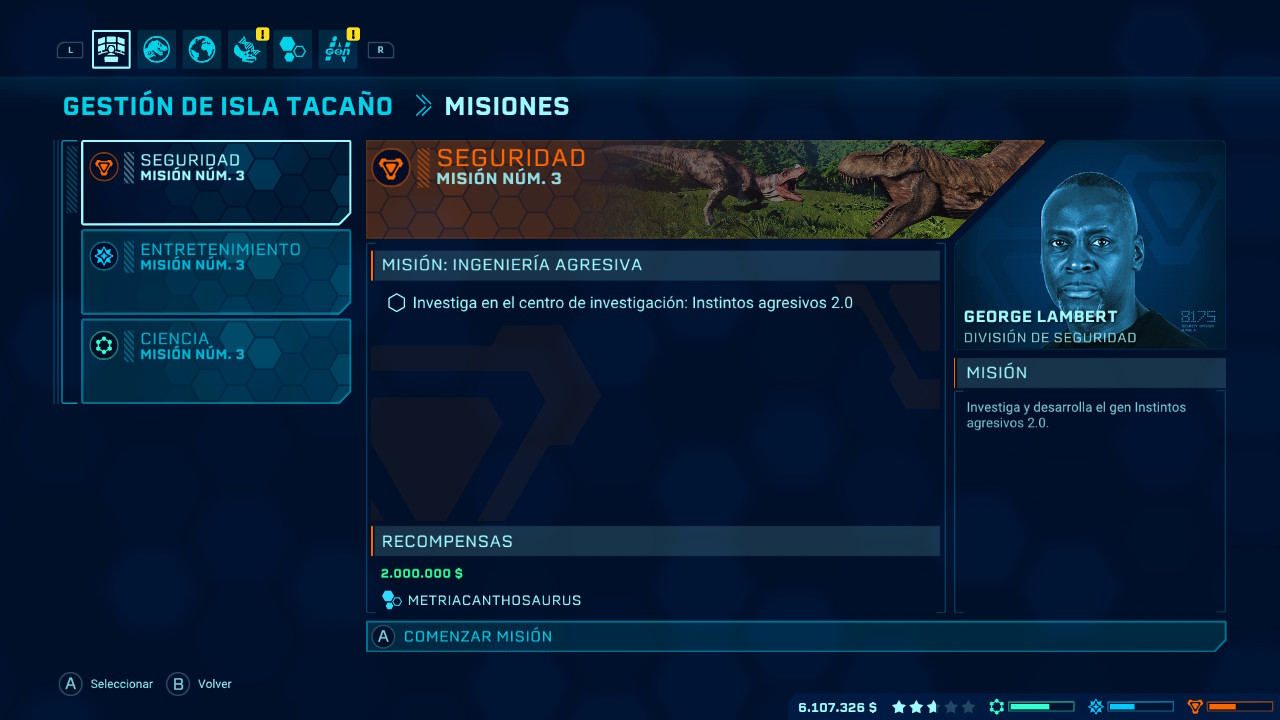Screen dimensions: 1280x720
Task: Choose the Entretenimiento mission entry
Action: [x=216, y=271]
